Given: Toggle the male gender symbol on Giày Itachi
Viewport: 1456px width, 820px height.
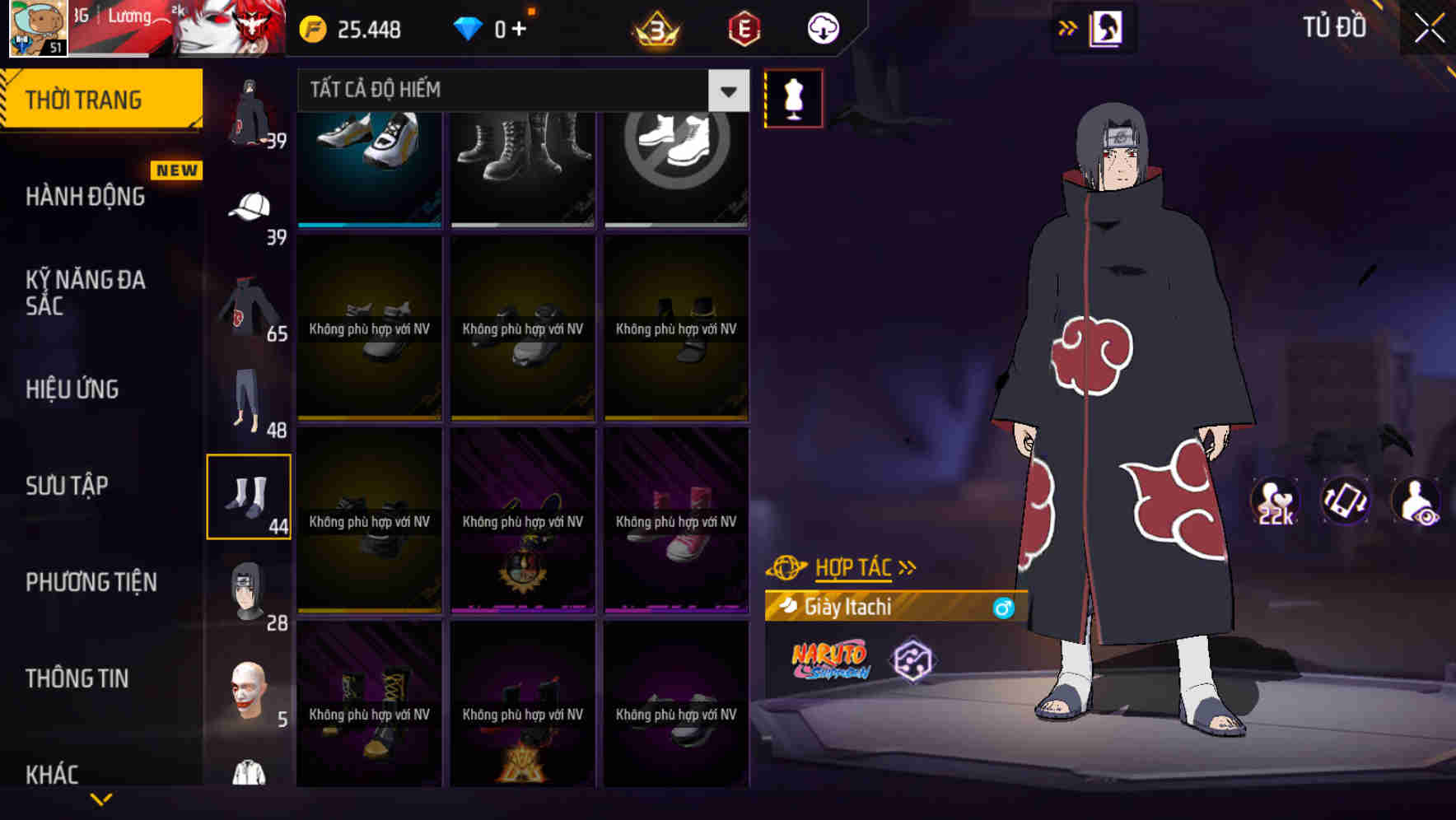Looking at the screenshot, I should (1003, 608).
